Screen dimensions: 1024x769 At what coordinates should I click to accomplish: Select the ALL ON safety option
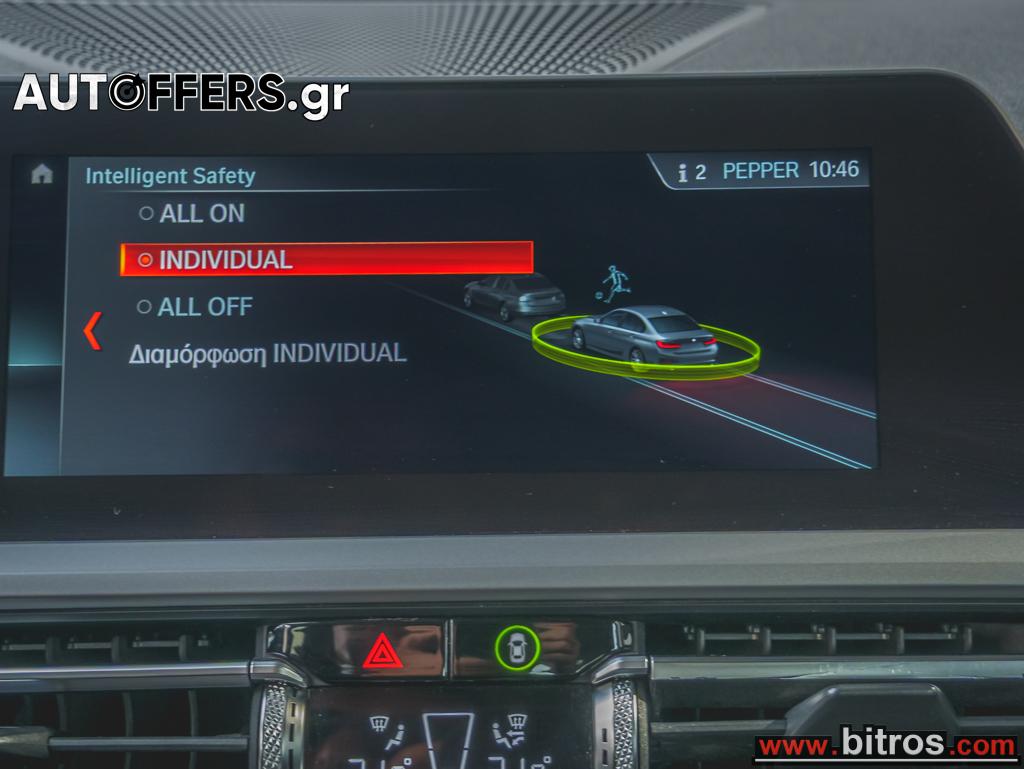(x=192, y=213)
